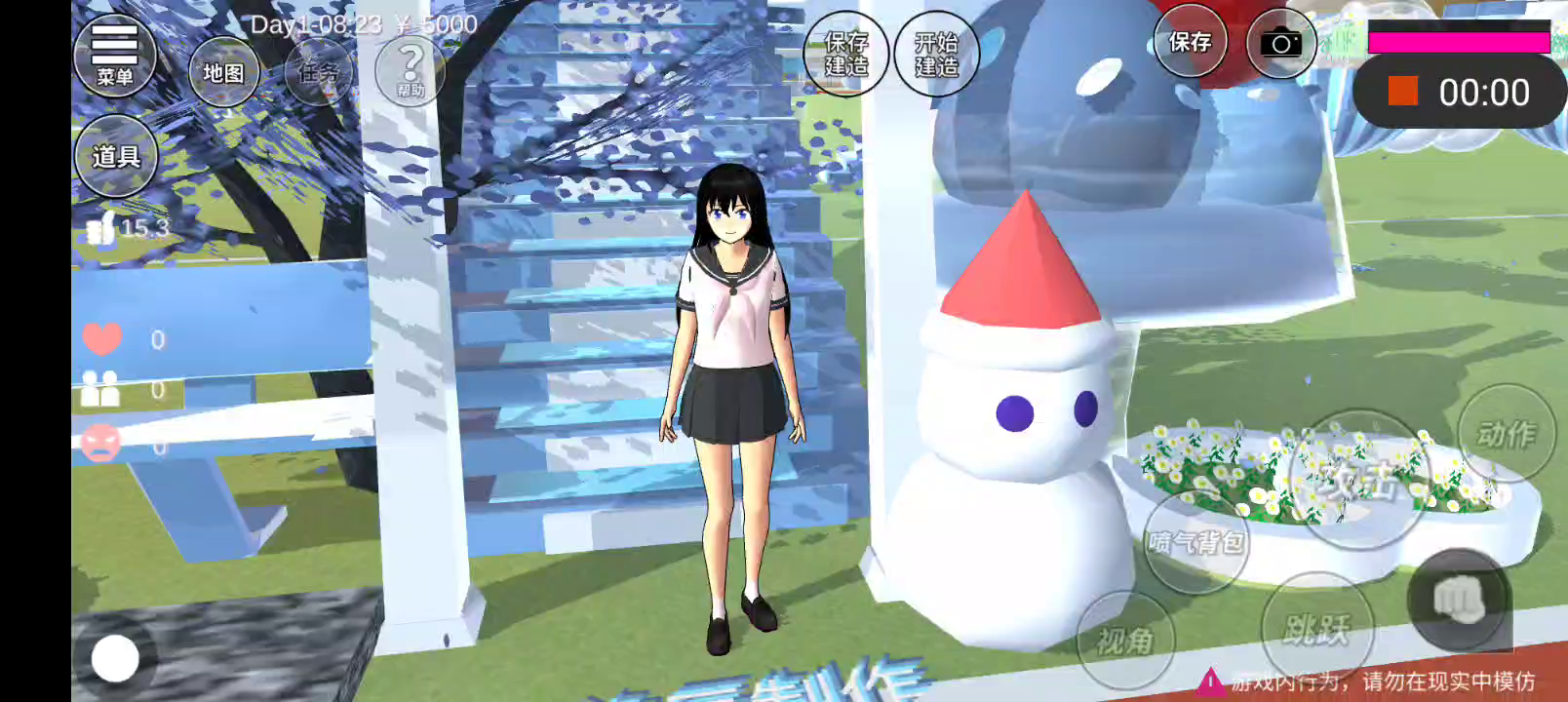Click the 保存建造 save build button
Viewport: 1568px width, 702px height.
846,55
